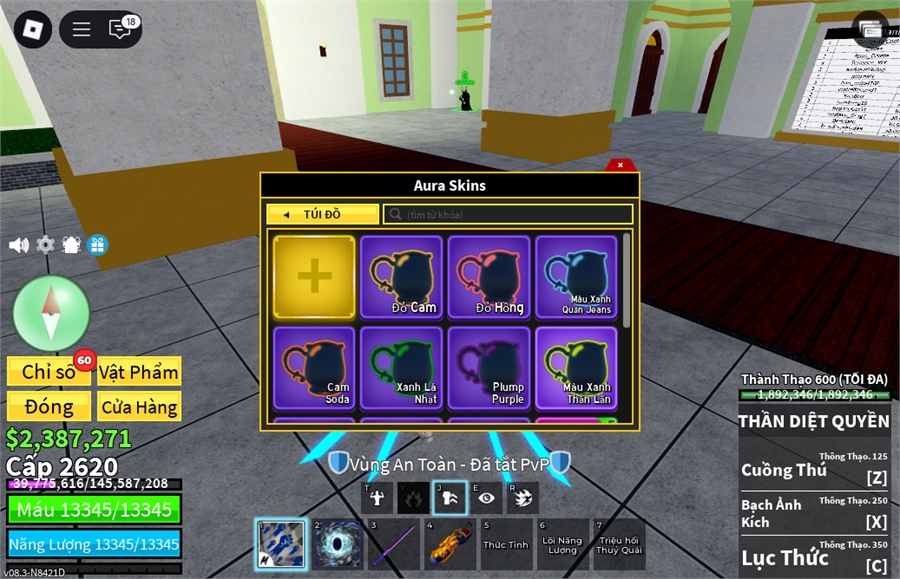Open the Vật Phẩm items menu
Viewport: 900px width, 579px height.
[139, 372]
